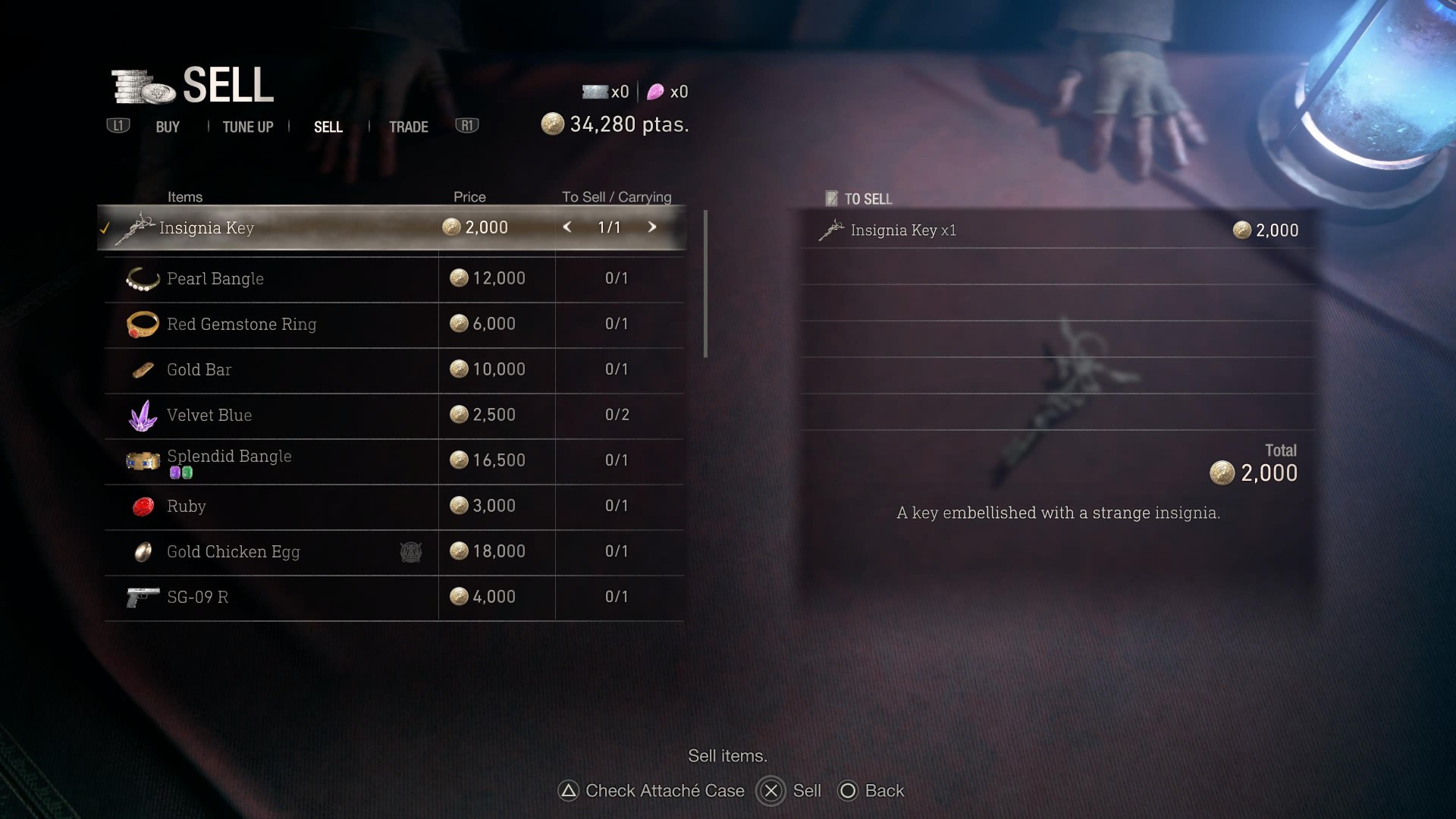Click the coin icon beside the ptas total

(552, 124)
